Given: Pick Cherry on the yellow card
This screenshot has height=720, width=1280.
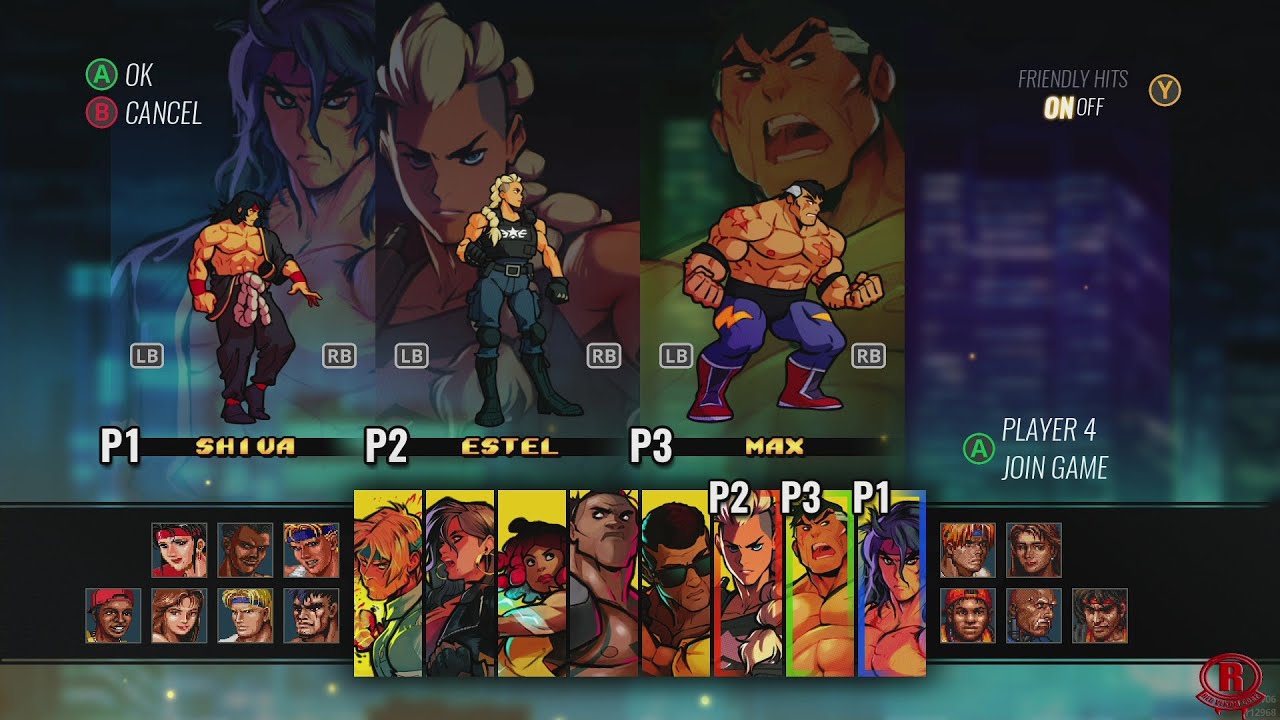Looking at the screenshot, I should click(532, 583).
